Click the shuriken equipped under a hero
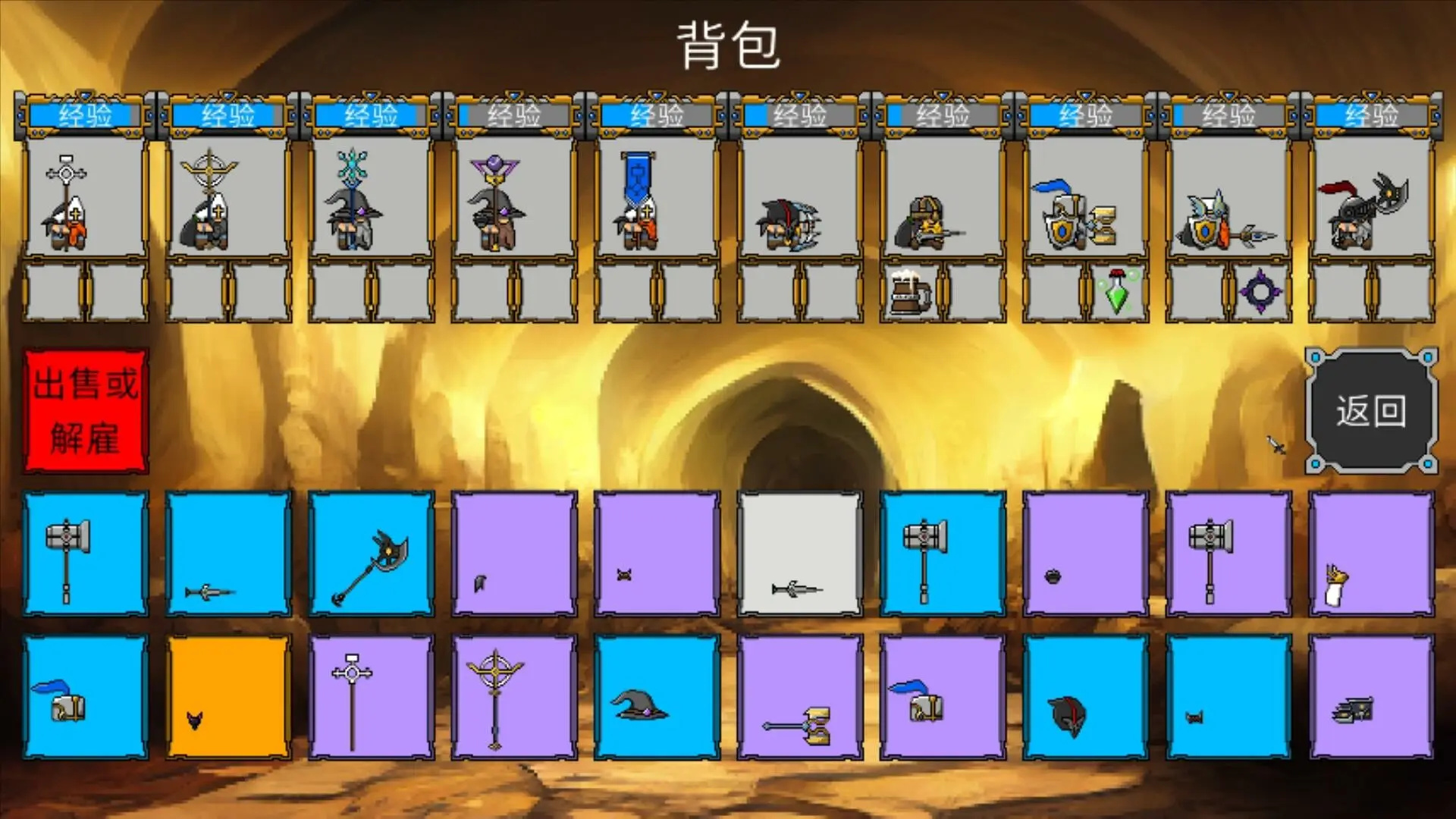 (x=1260, y=292)
